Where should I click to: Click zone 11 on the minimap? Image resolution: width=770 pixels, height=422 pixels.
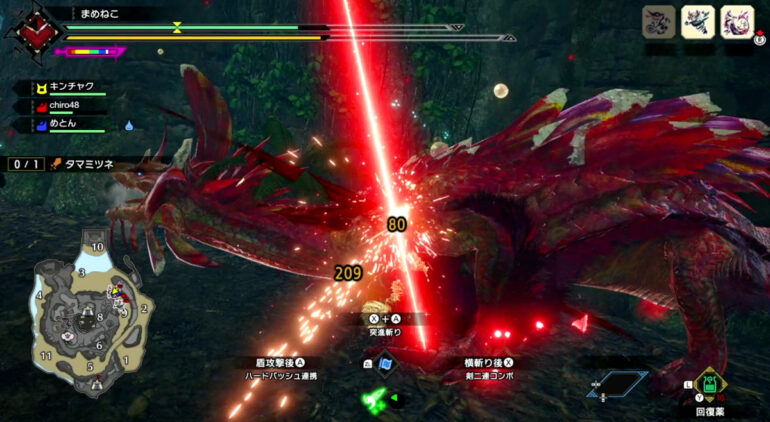(45, 356)
